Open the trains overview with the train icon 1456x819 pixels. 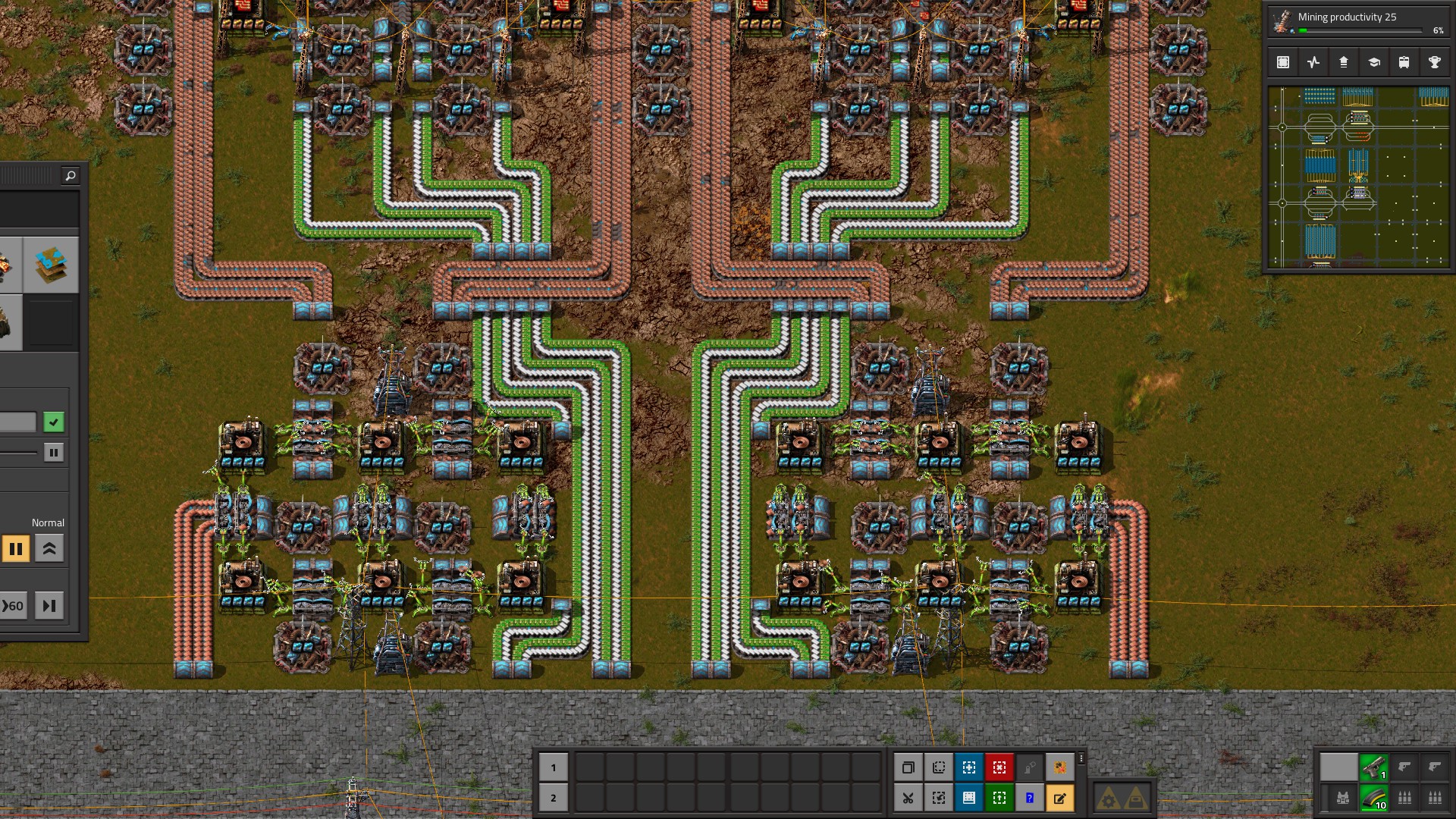[x=1404, y=62]
